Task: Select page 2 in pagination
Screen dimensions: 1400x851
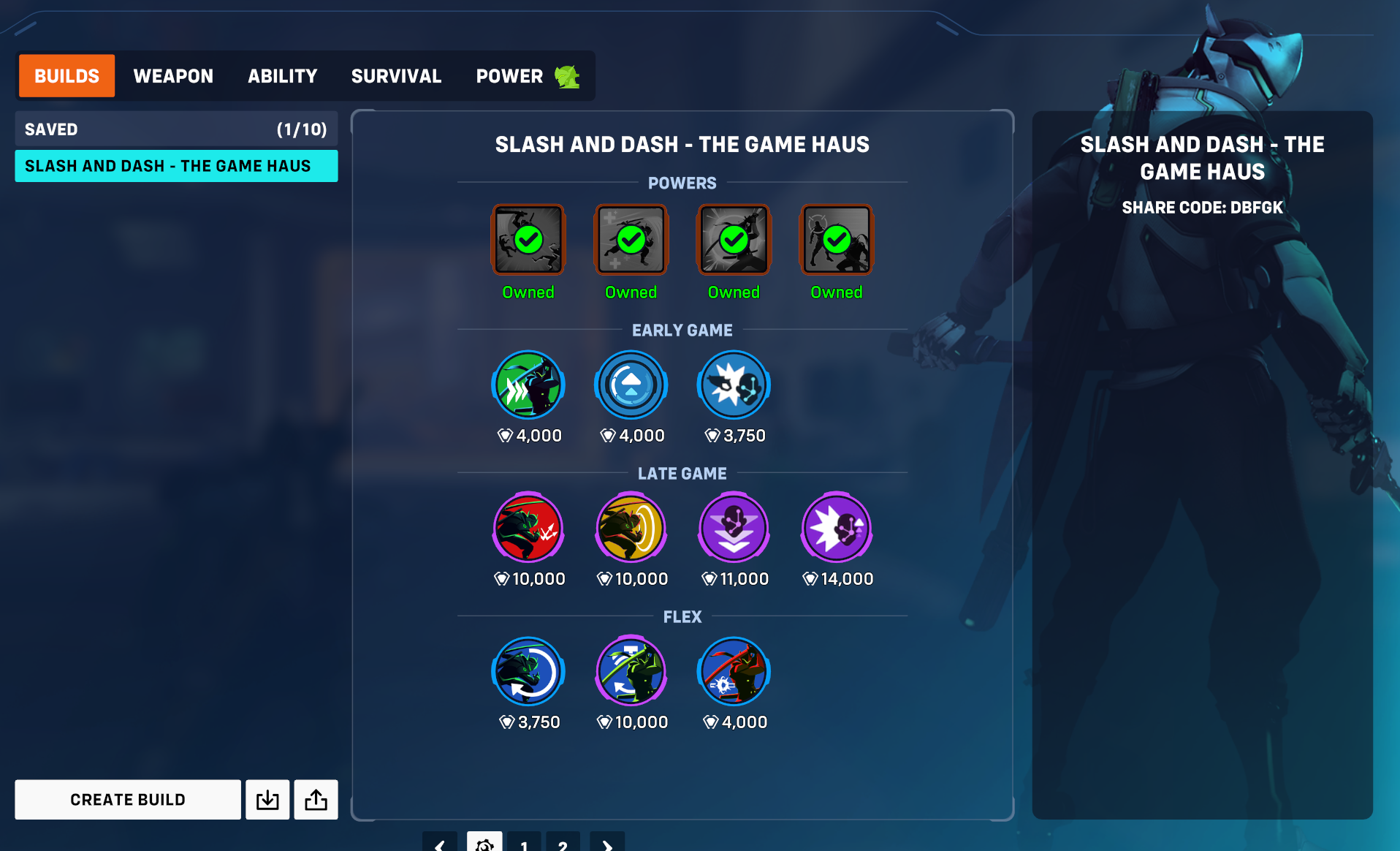Action: click(x=563, y=844)
